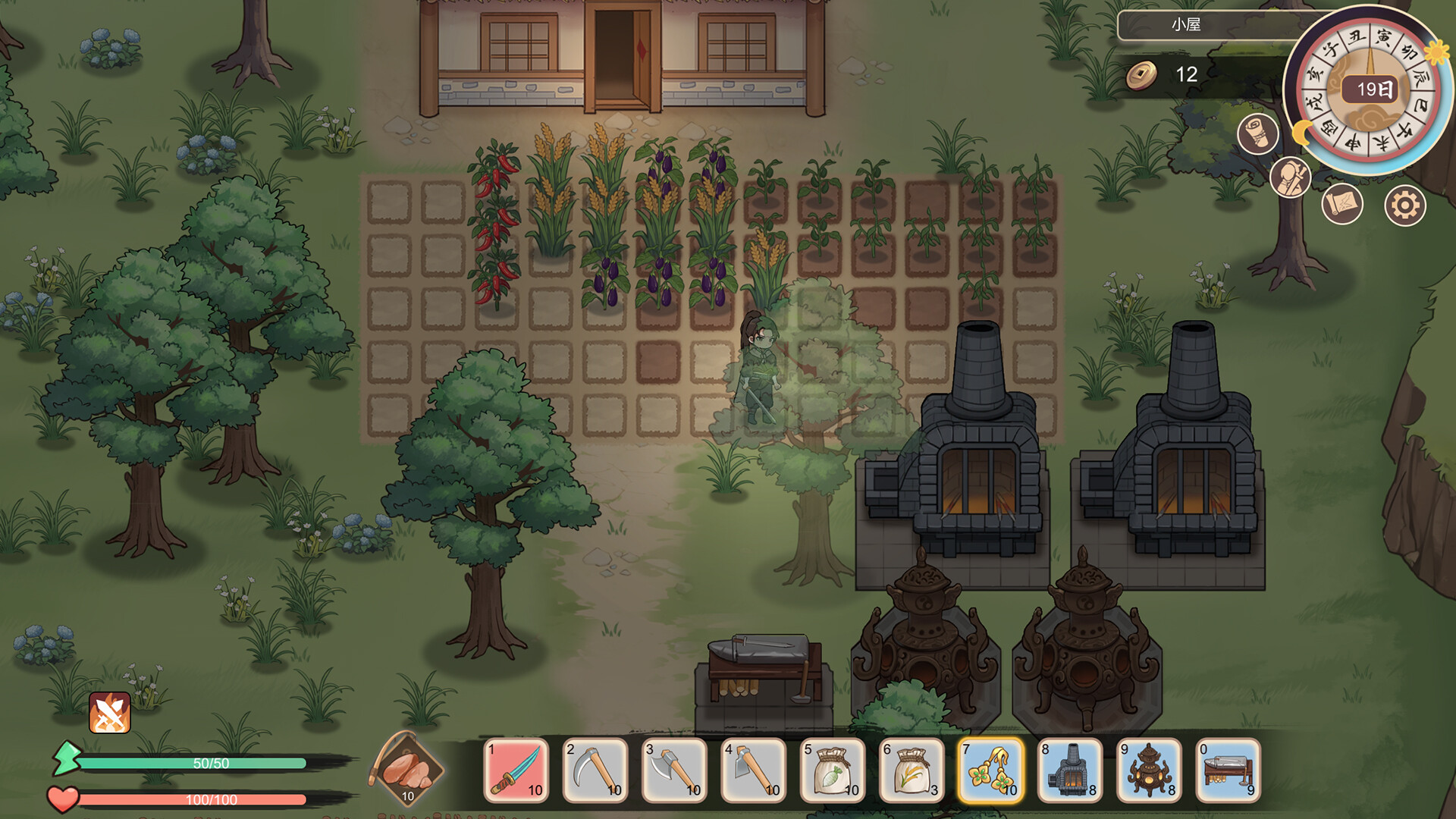Click the crossed swords fire buff icon
The width and height of the screenshot is (1456, 819).
tap(110, 713)
